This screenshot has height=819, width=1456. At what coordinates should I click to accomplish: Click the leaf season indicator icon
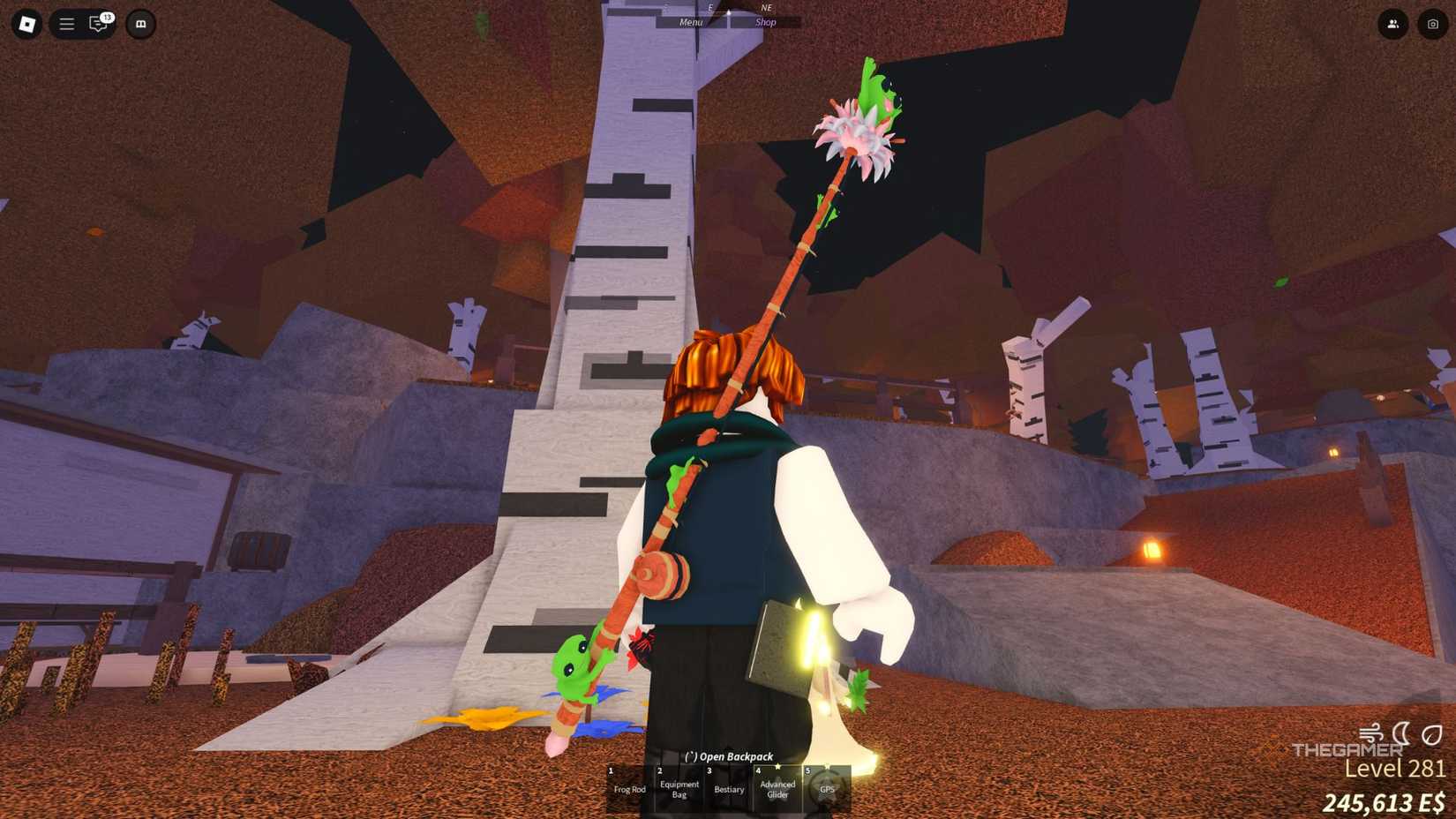[1431, 734]
